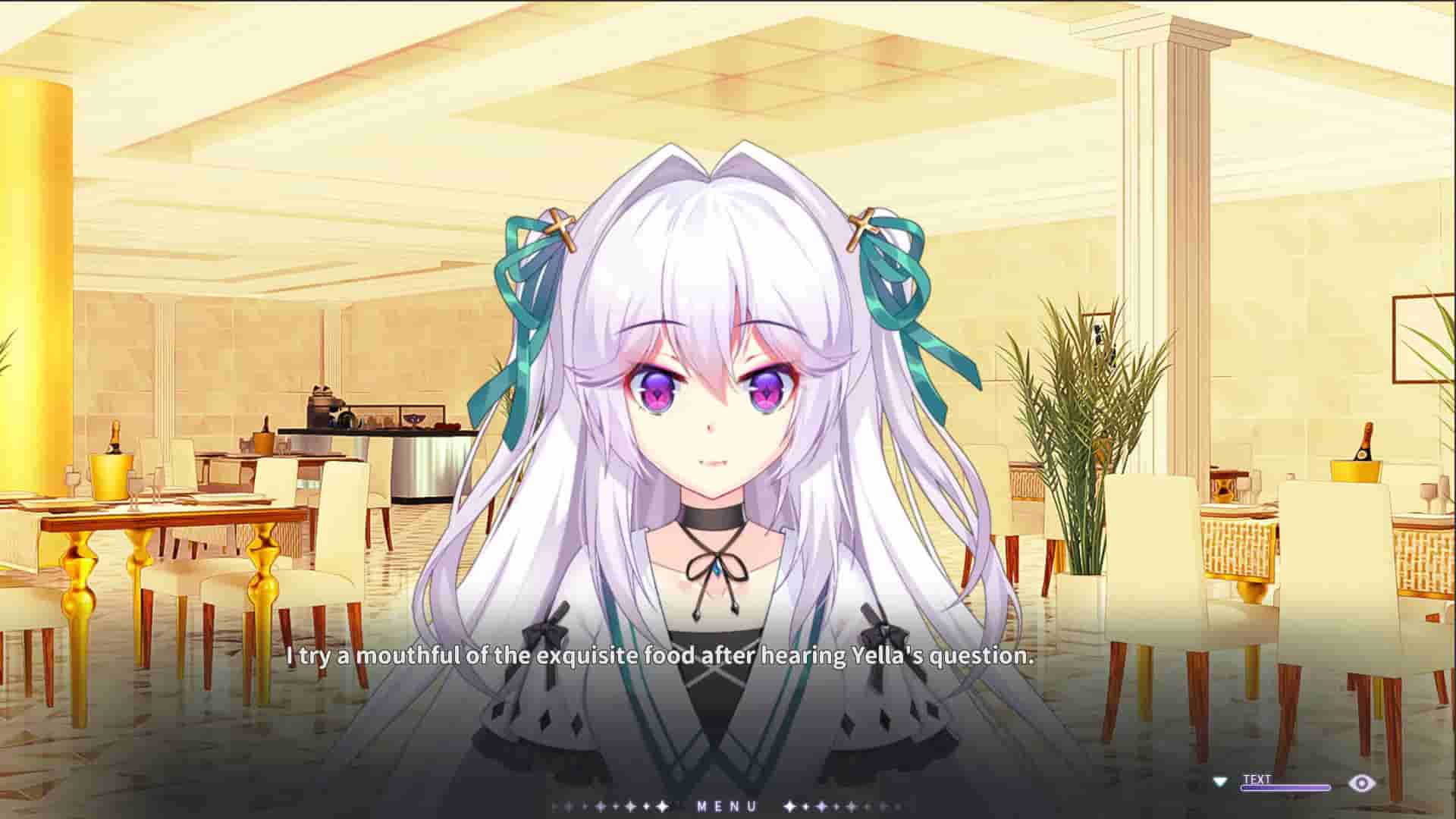Click the tiny sparkle at the far right of the ornament row
The image size is (1456, 819).
pyautogui.click(x=897, y=806)
